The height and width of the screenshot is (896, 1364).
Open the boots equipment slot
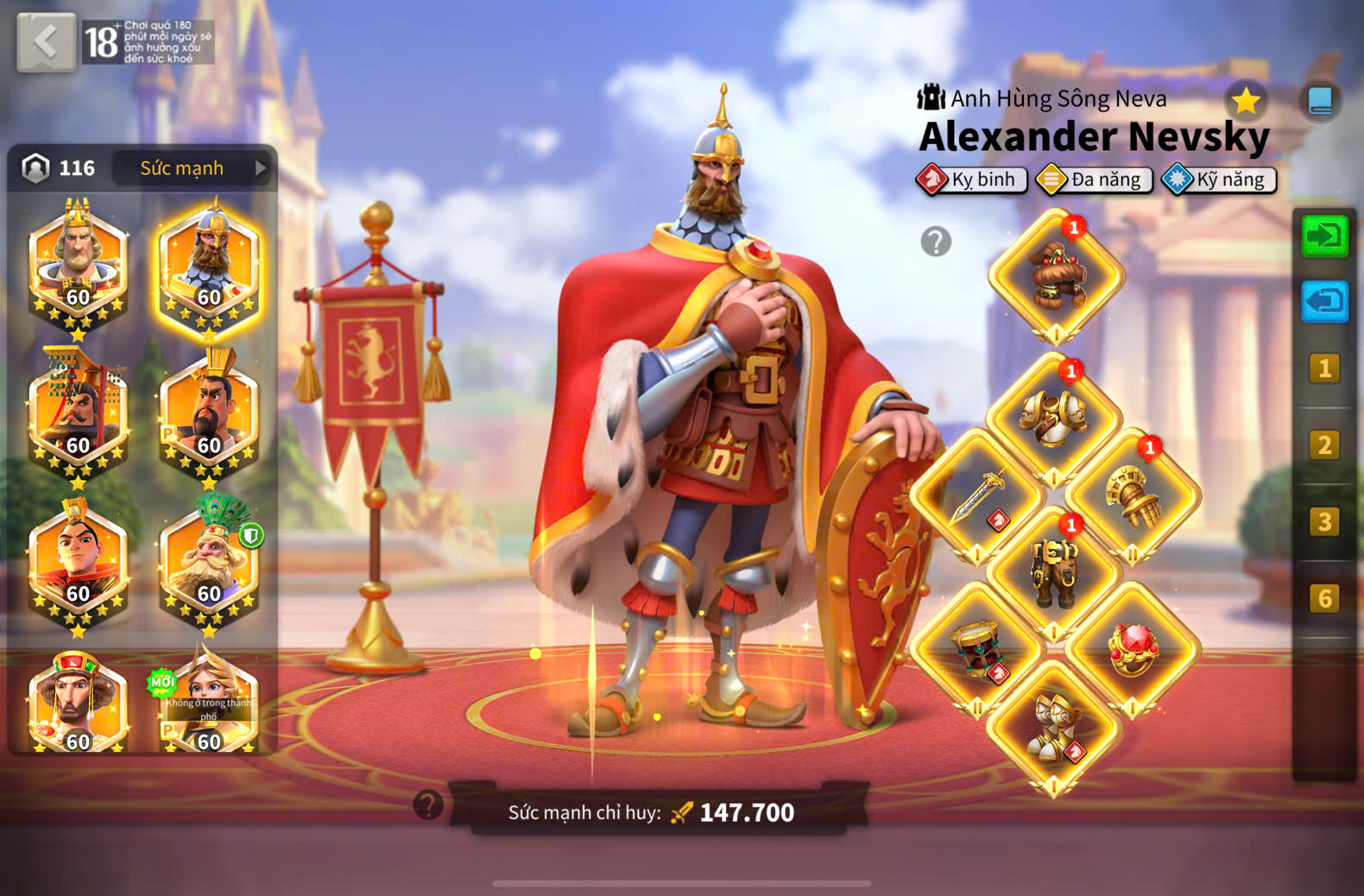point(1055,727)
